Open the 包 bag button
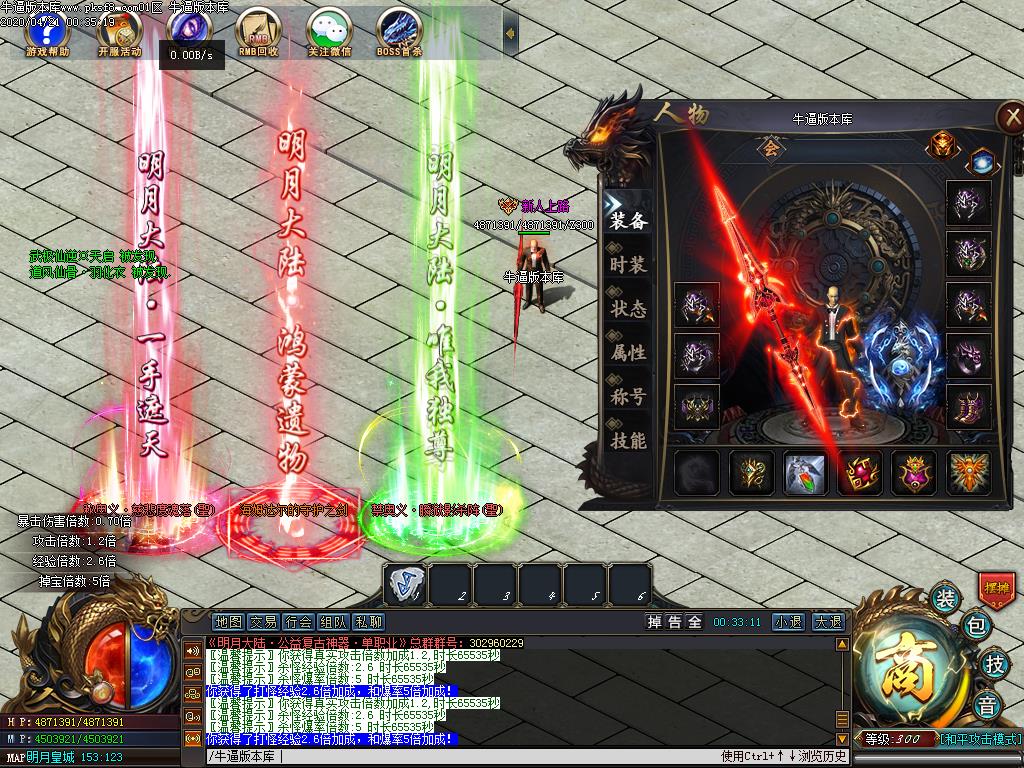Screen dimensions: 1024x768 pyautogui.click(x=976, y=627)
